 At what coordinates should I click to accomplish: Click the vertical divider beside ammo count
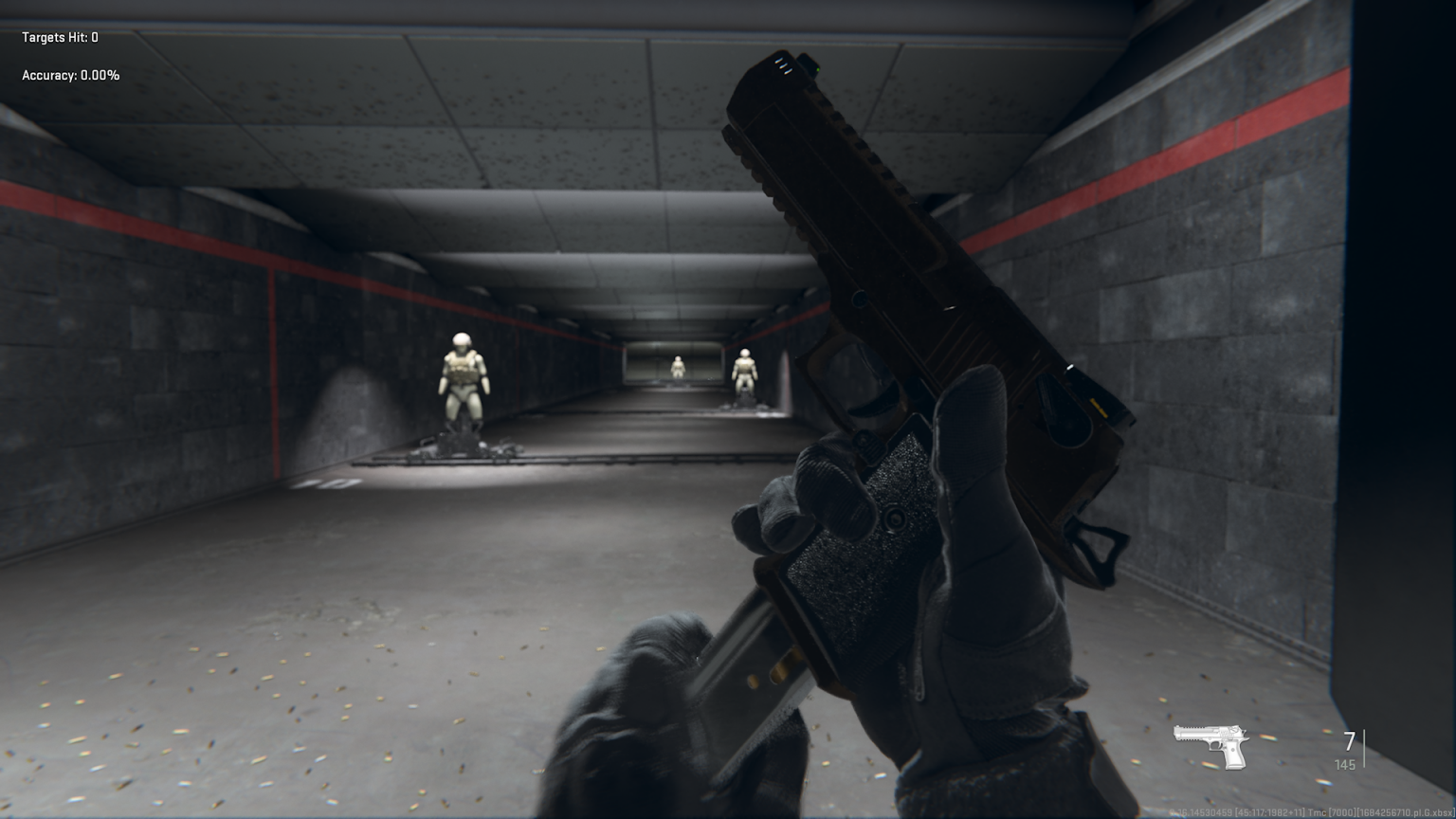(x=1362, y=749)
